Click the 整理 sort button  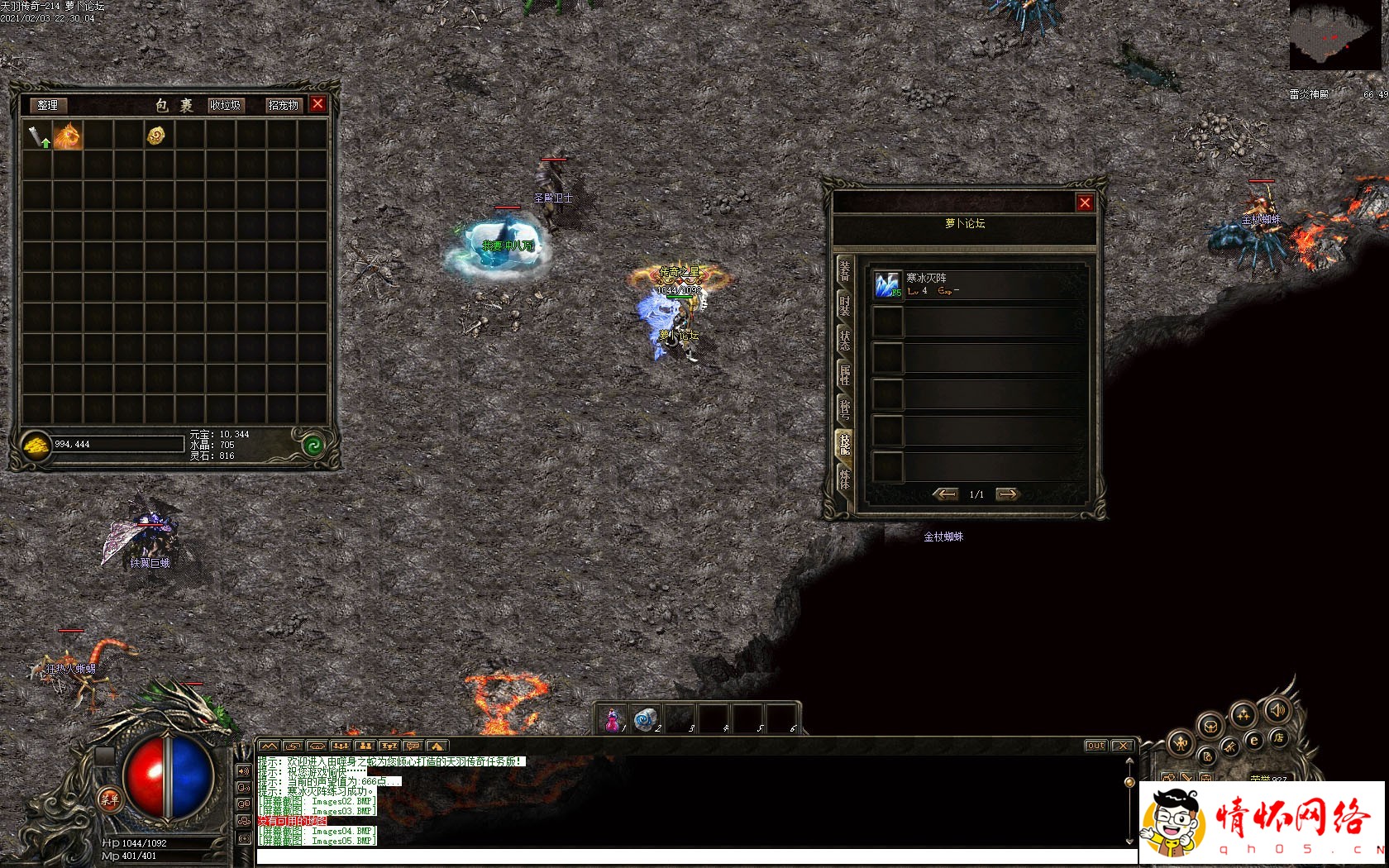point(47,105)
